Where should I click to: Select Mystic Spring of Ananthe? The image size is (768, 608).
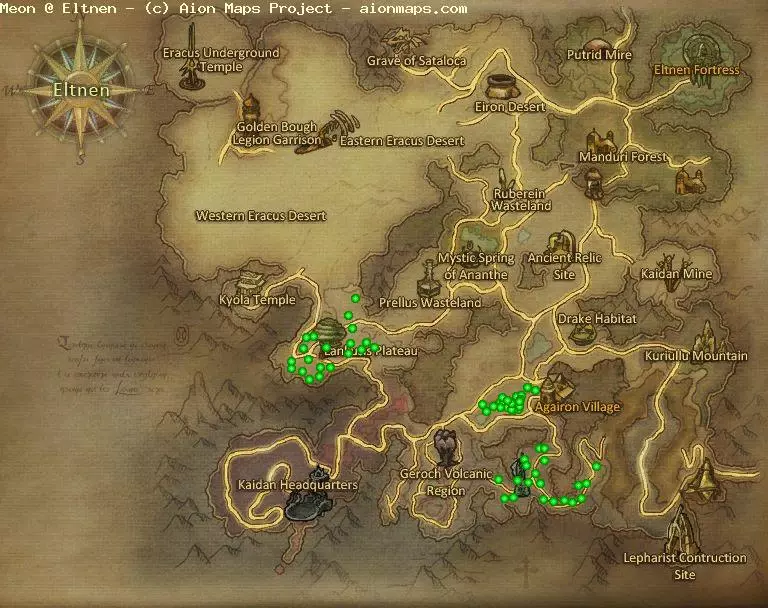point(476,266)
